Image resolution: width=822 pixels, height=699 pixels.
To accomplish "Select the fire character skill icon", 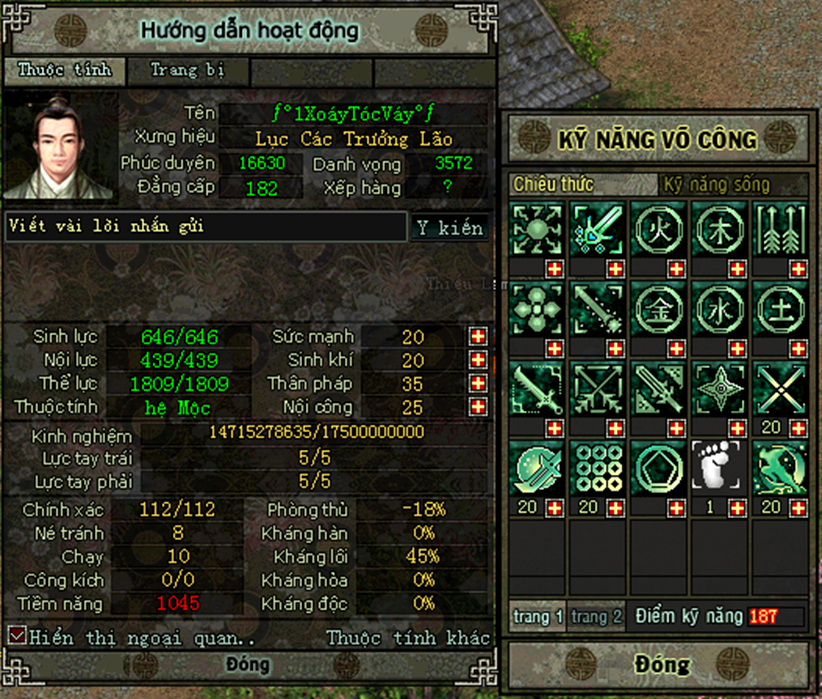I will point(660,227).
